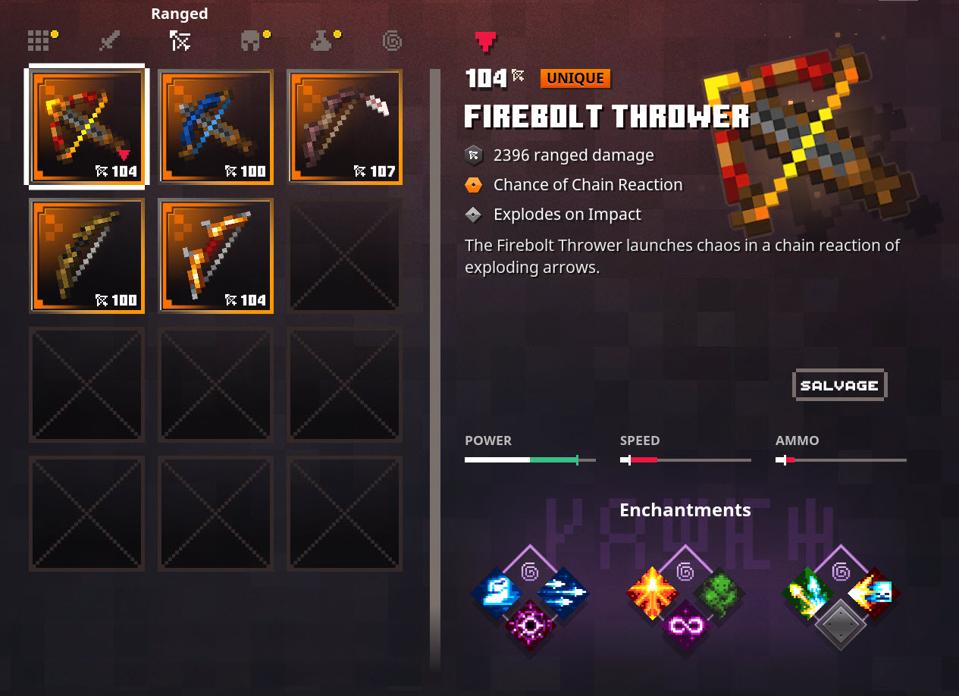Screen dimensions: 959x696
Task: Open the Ranged weapons tab
Action: point(180,40)
